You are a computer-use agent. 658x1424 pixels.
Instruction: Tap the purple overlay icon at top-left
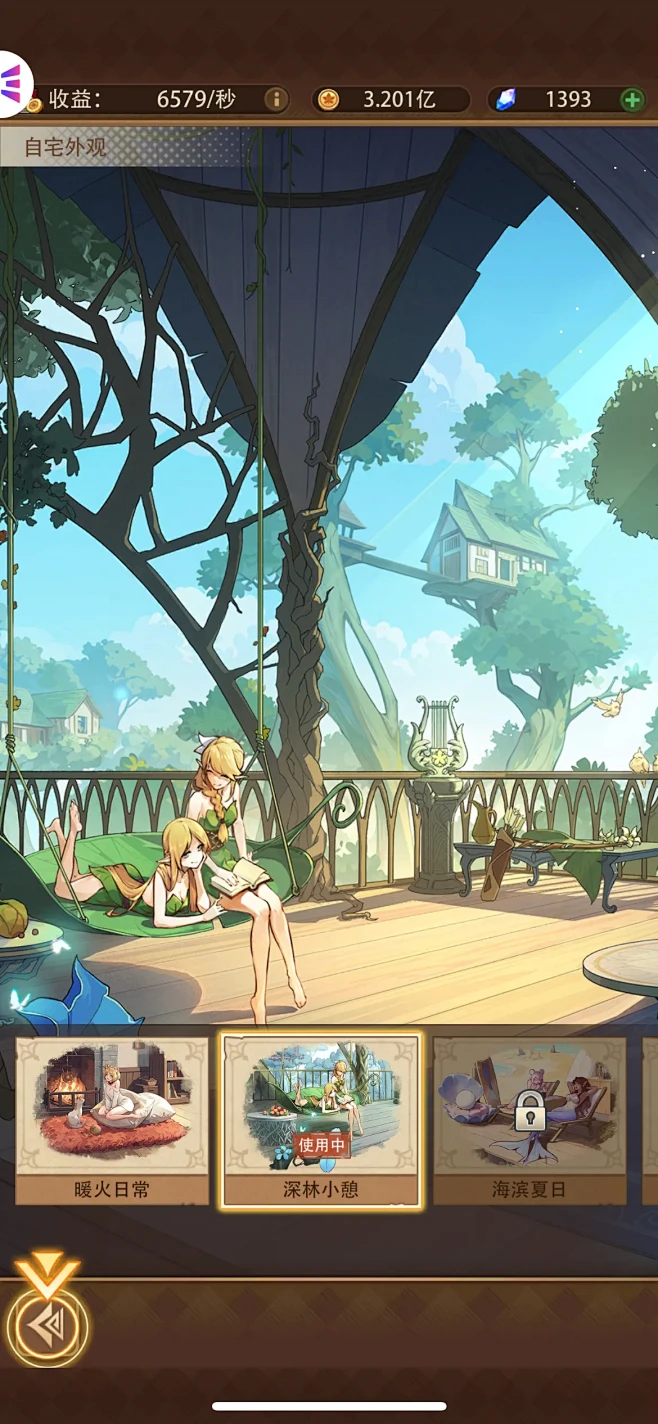[13, 82]
